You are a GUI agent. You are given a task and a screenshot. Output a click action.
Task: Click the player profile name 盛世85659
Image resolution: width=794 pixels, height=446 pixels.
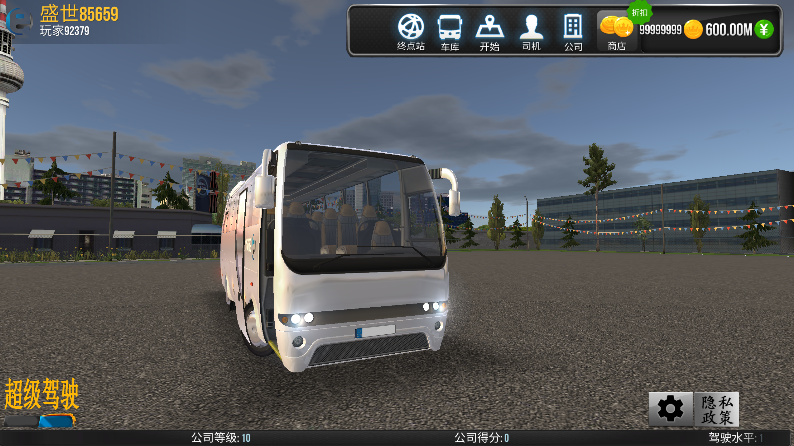point(79,14)
